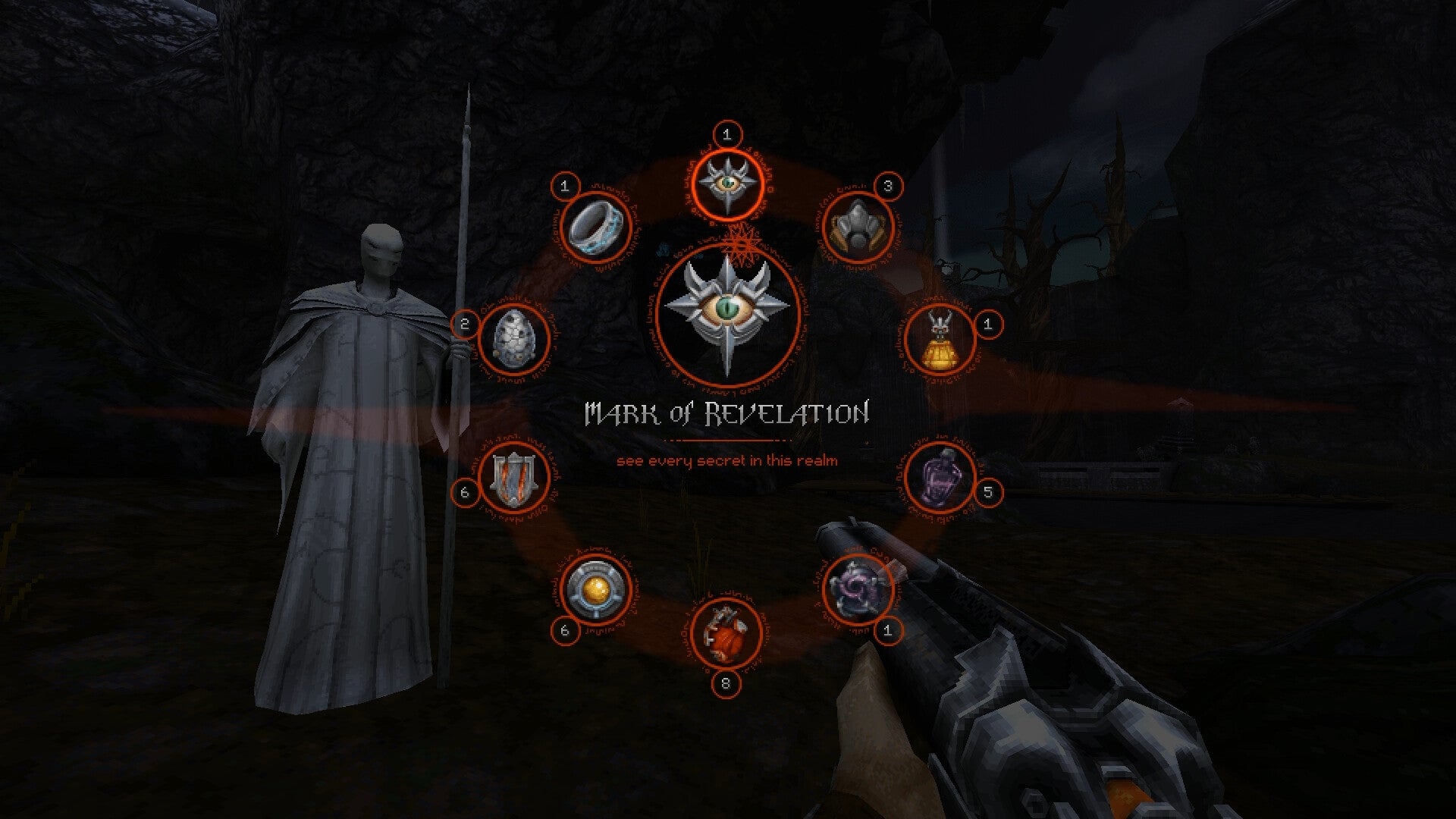1456x819 pixels.
Task: Click the 1 badge above the top eye sigil
Action: (726, 133)
